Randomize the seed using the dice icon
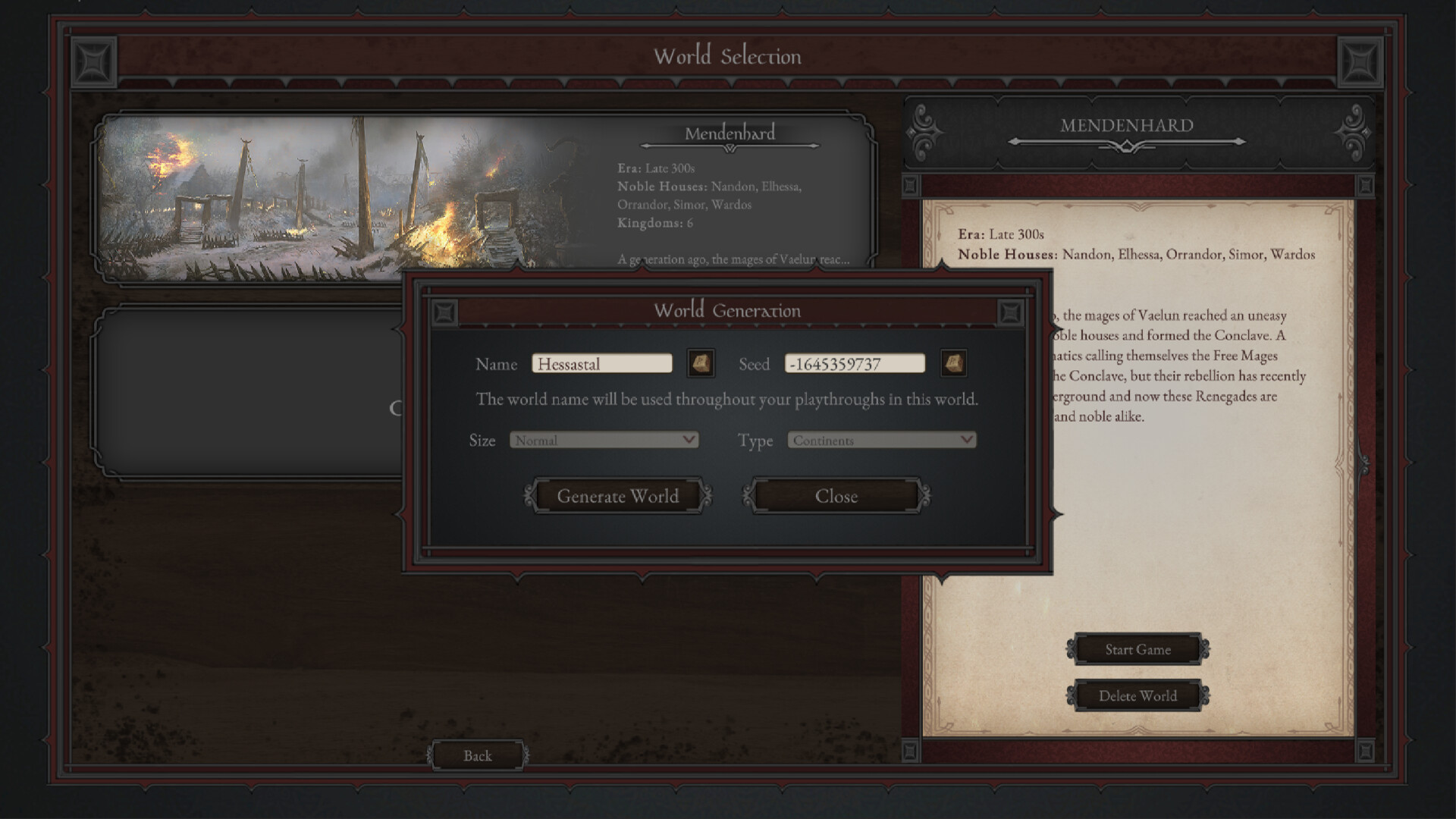The image size is (1456, 819). [954, 364]
